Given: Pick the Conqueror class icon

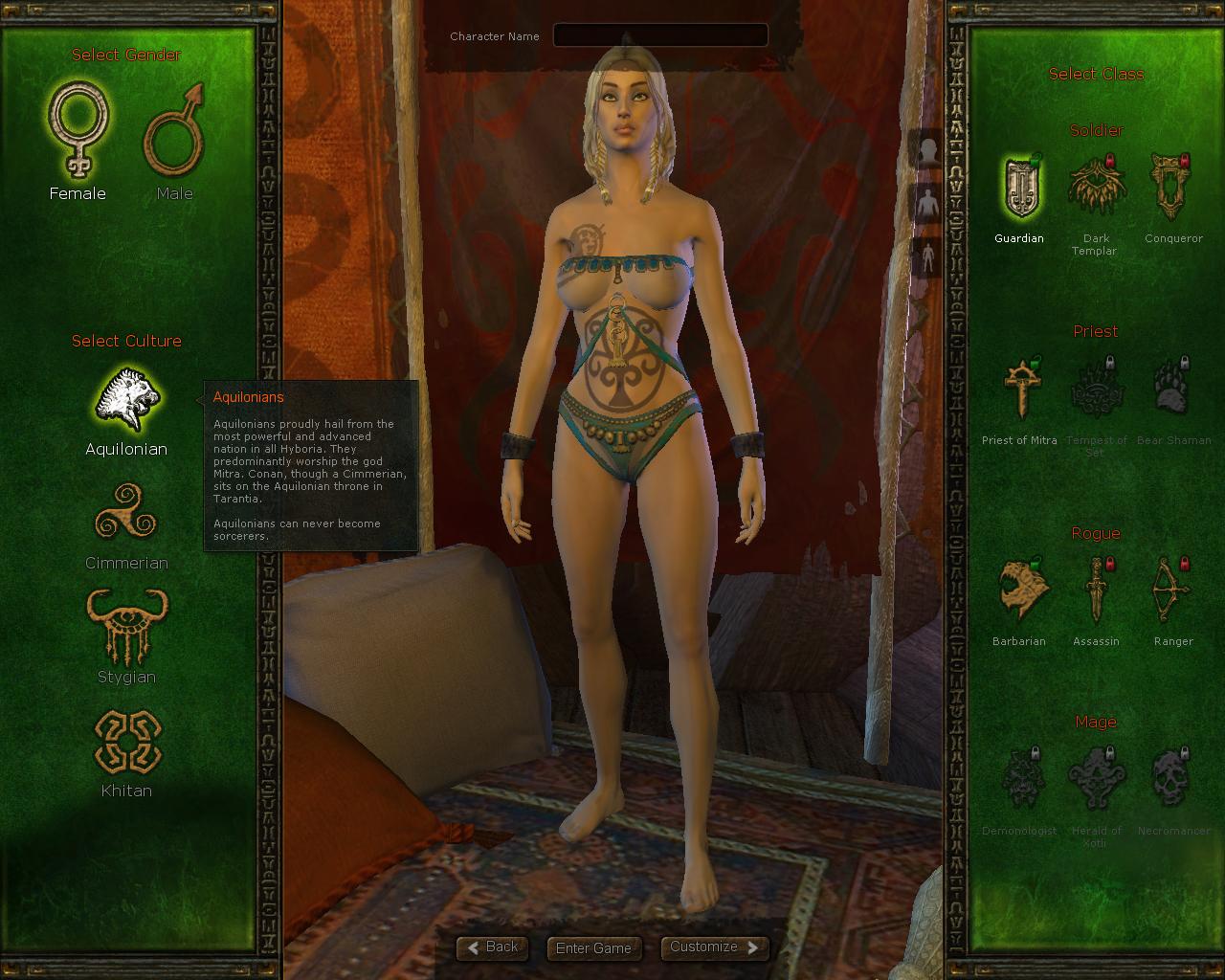Looking at the screenshot, I should pos(1172,188).
